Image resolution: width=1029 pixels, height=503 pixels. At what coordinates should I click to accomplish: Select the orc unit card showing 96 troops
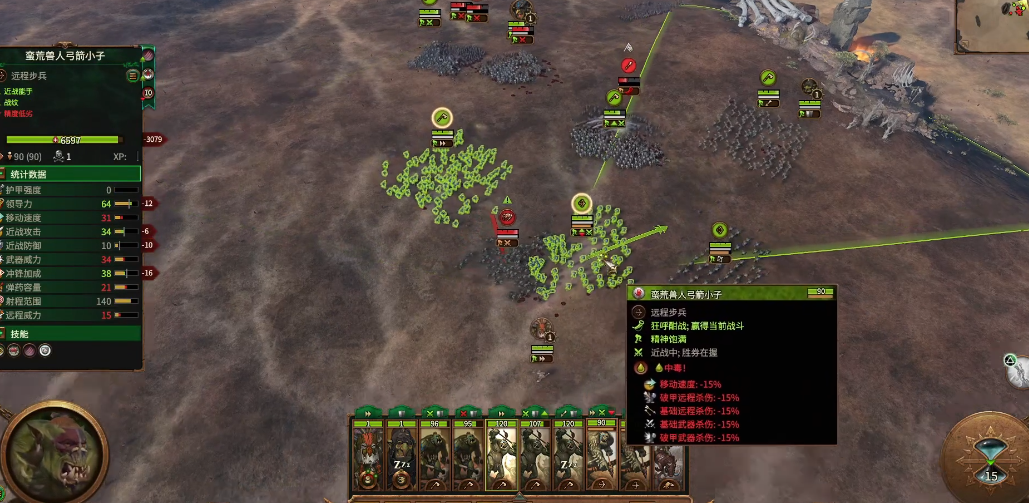[434, 455]
